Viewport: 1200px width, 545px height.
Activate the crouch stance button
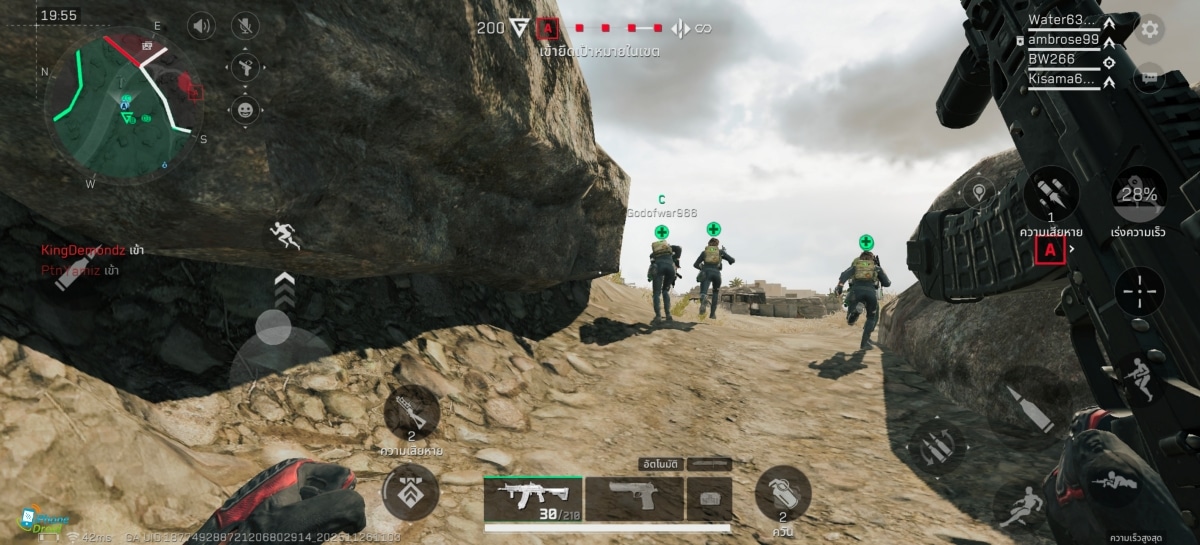pyautogui.click(x=1138, y=379)
